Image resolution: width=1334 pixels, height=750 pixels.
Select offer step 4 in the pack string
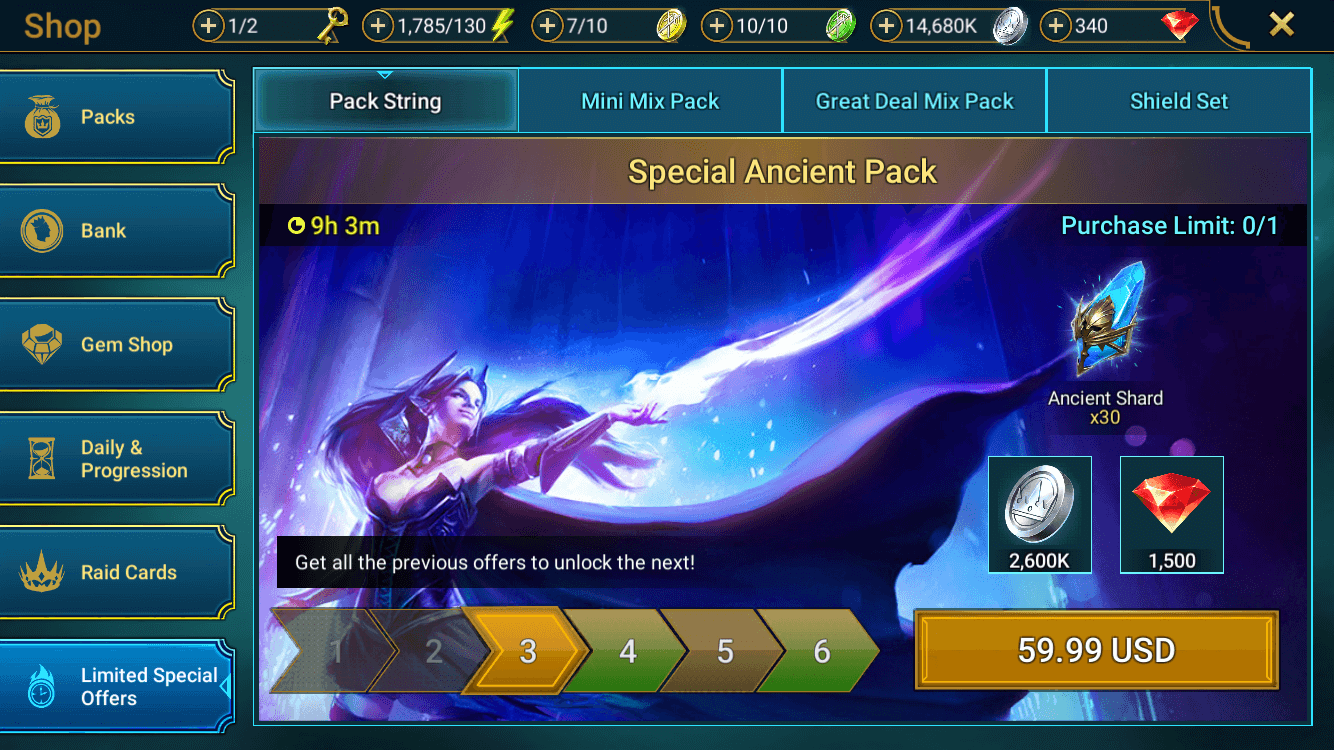[x=627, y=652]
